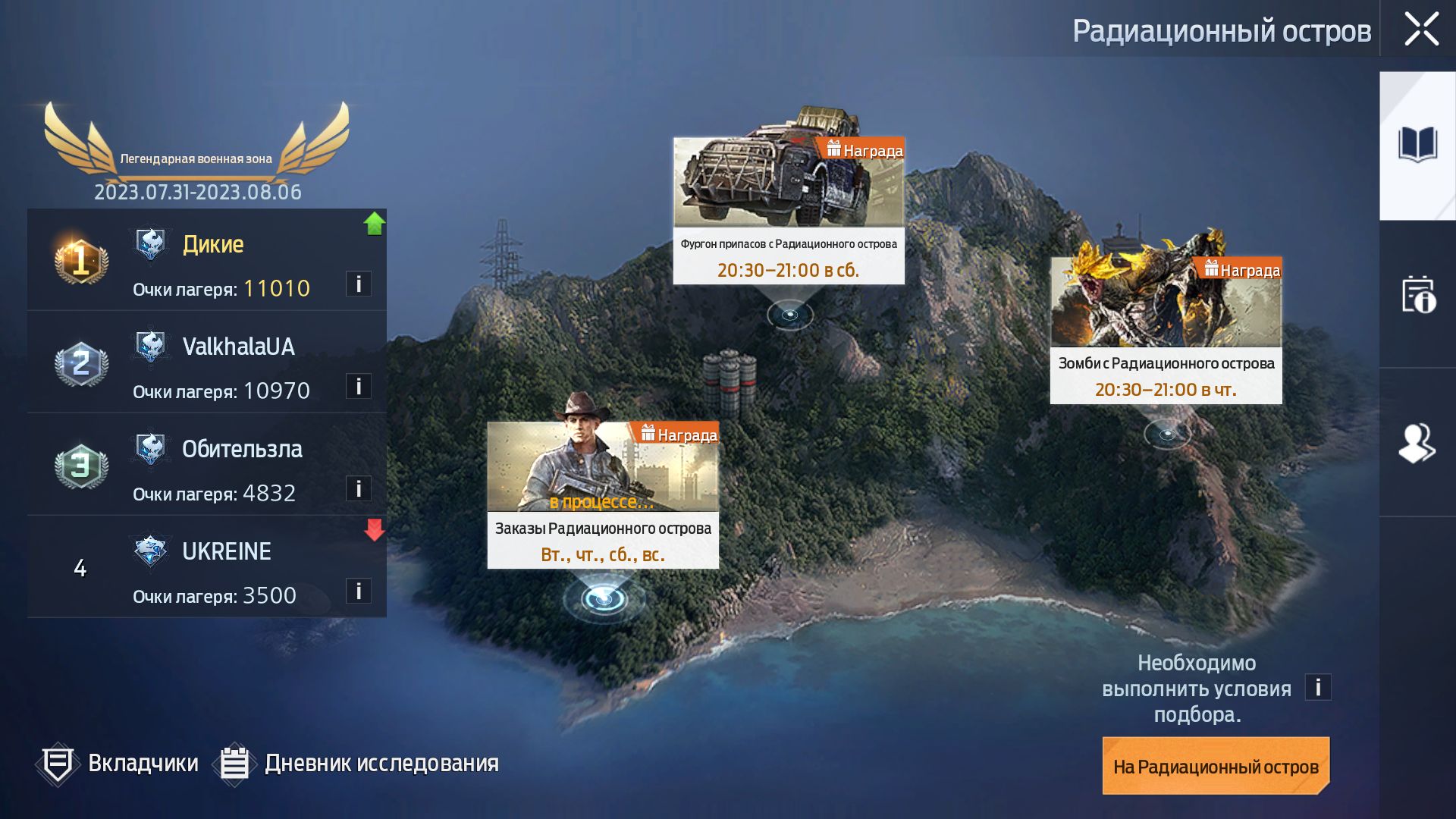This screenshot has width=1456, height=819.
Task: Open the Вкладчики contributors list
Action: click(118, 763)
